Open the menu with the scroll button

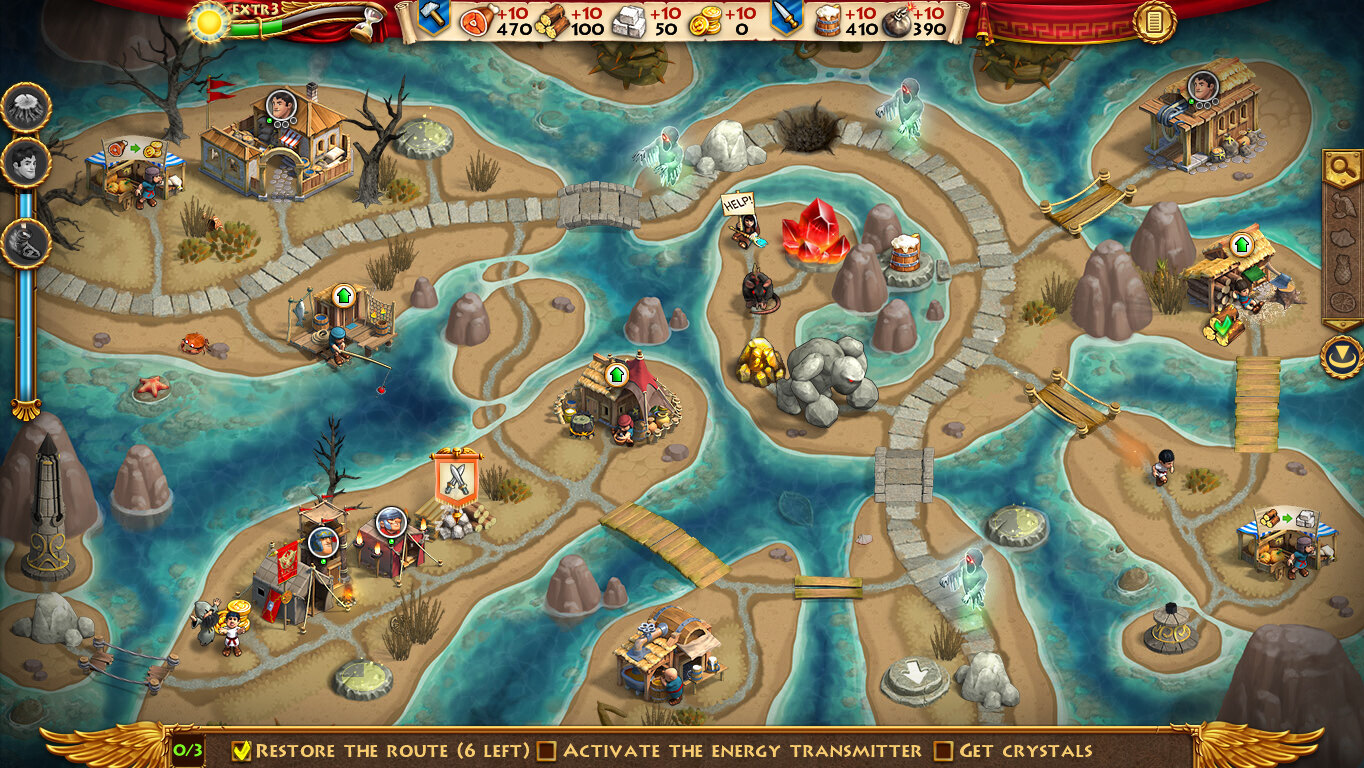click(1154, 21)
